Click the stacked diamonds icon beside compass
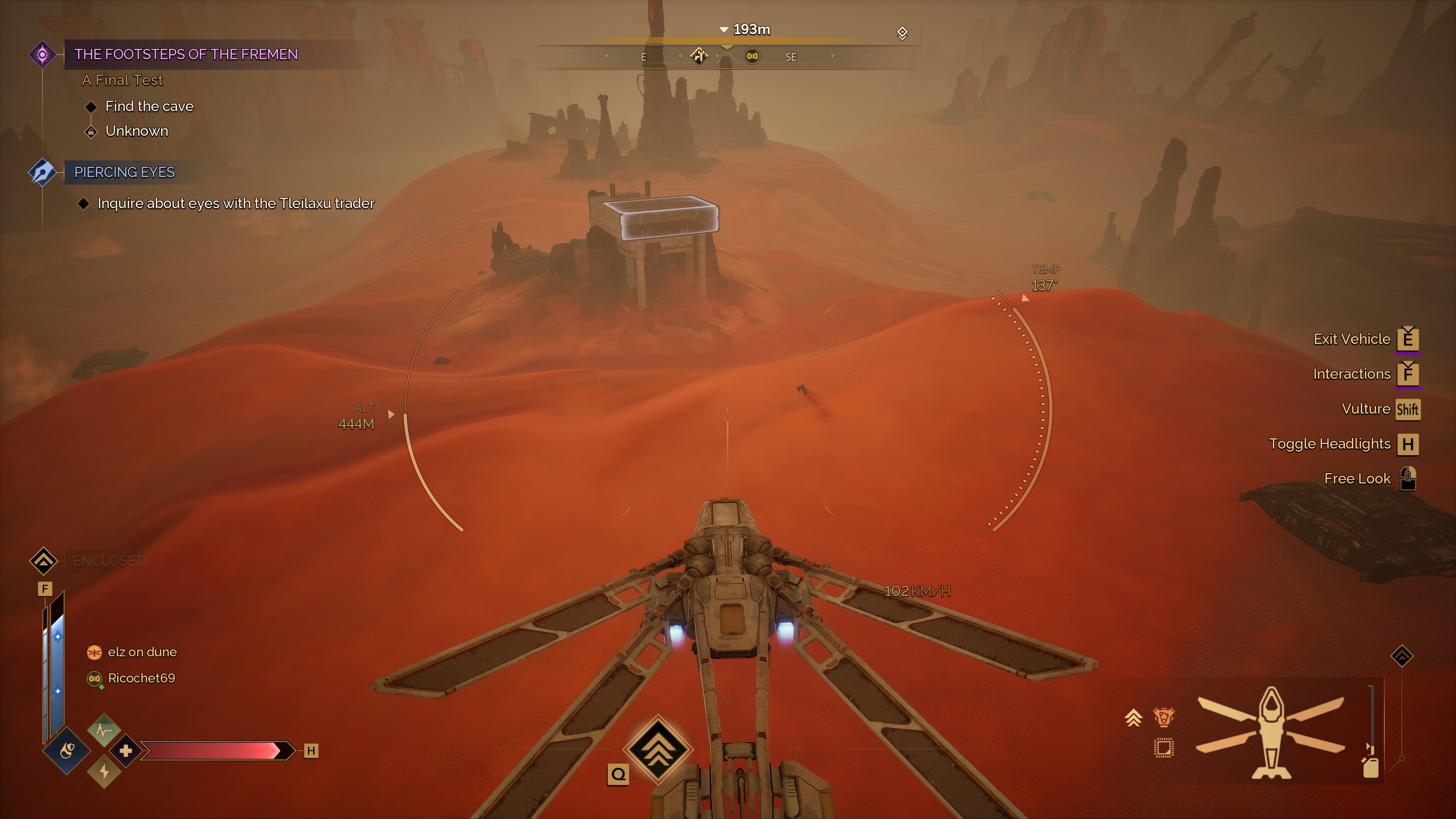The image size is (1456, 819). (902, 33)
